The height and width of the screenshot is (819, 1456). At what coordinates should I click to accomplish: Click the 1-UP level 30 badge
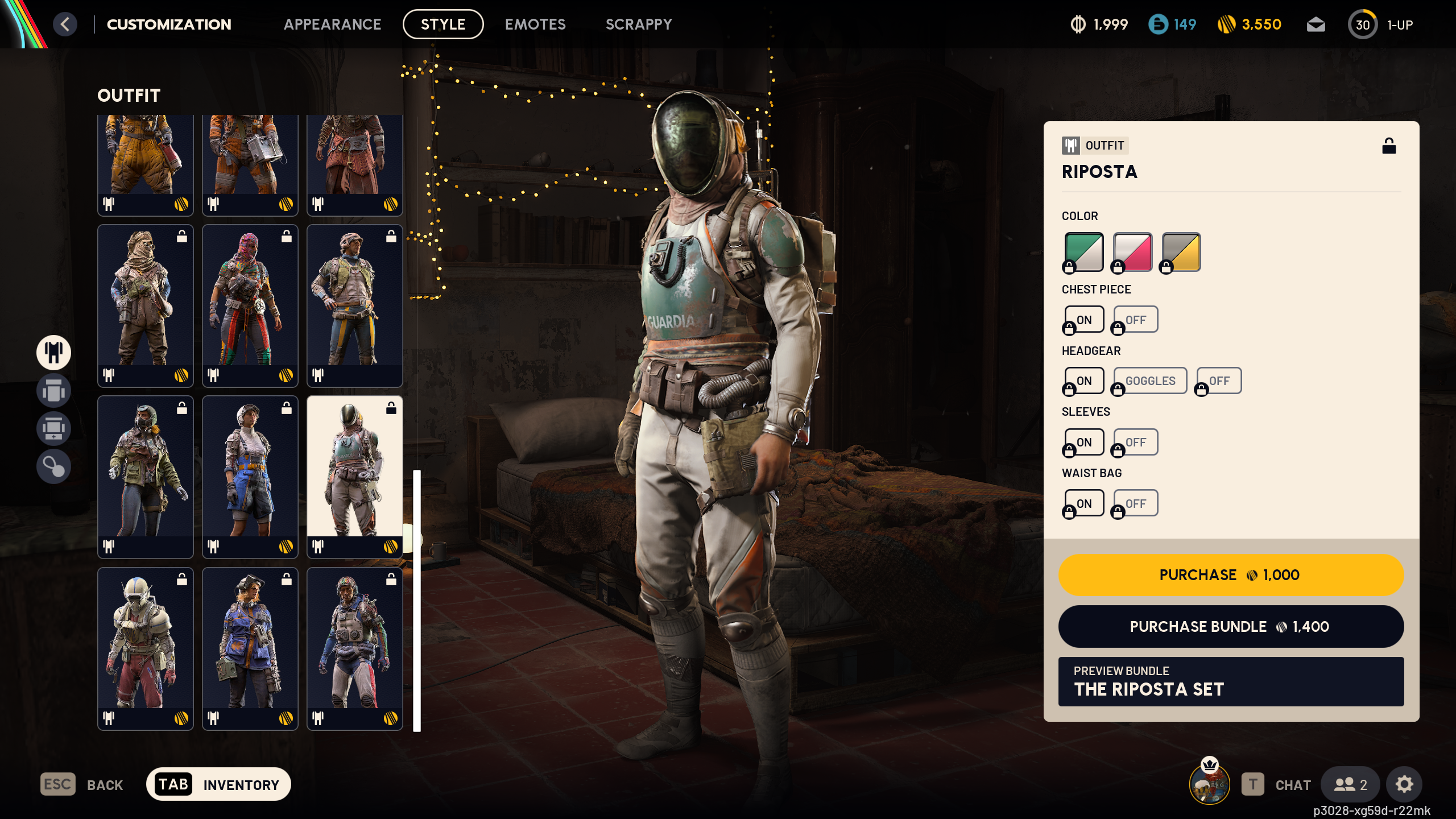tap(1363, 24)
